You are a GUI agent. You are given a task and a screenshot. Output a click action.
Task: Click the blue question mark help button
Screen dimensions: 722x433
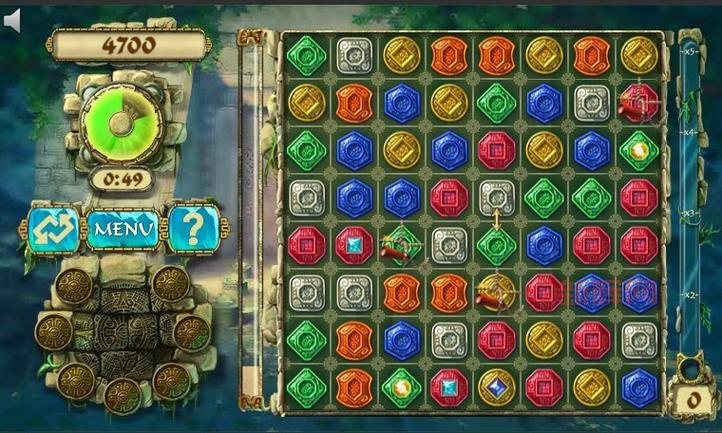click(x=192, y=228)
